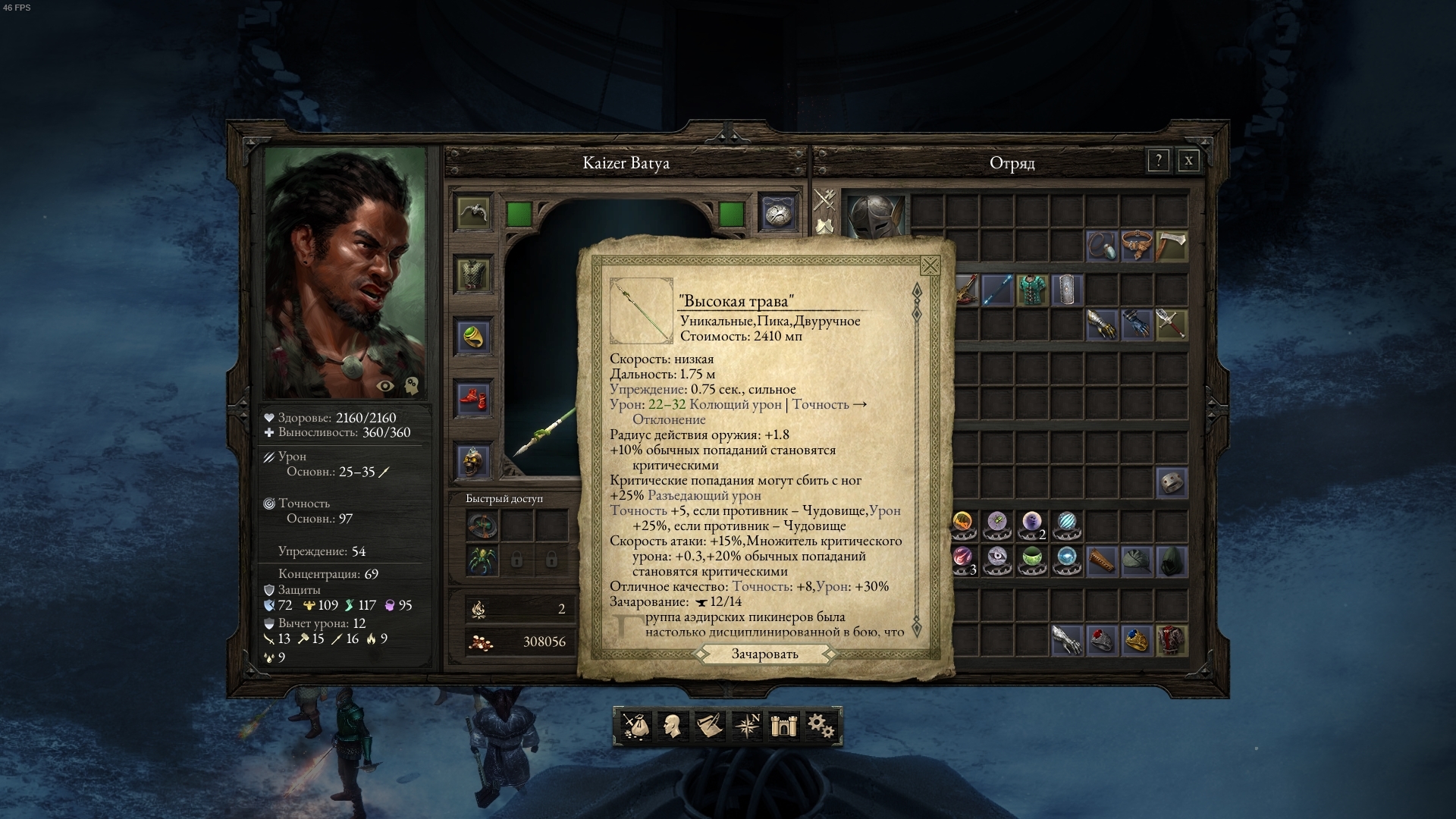Open the stronghold castle icon

[782, 726]
